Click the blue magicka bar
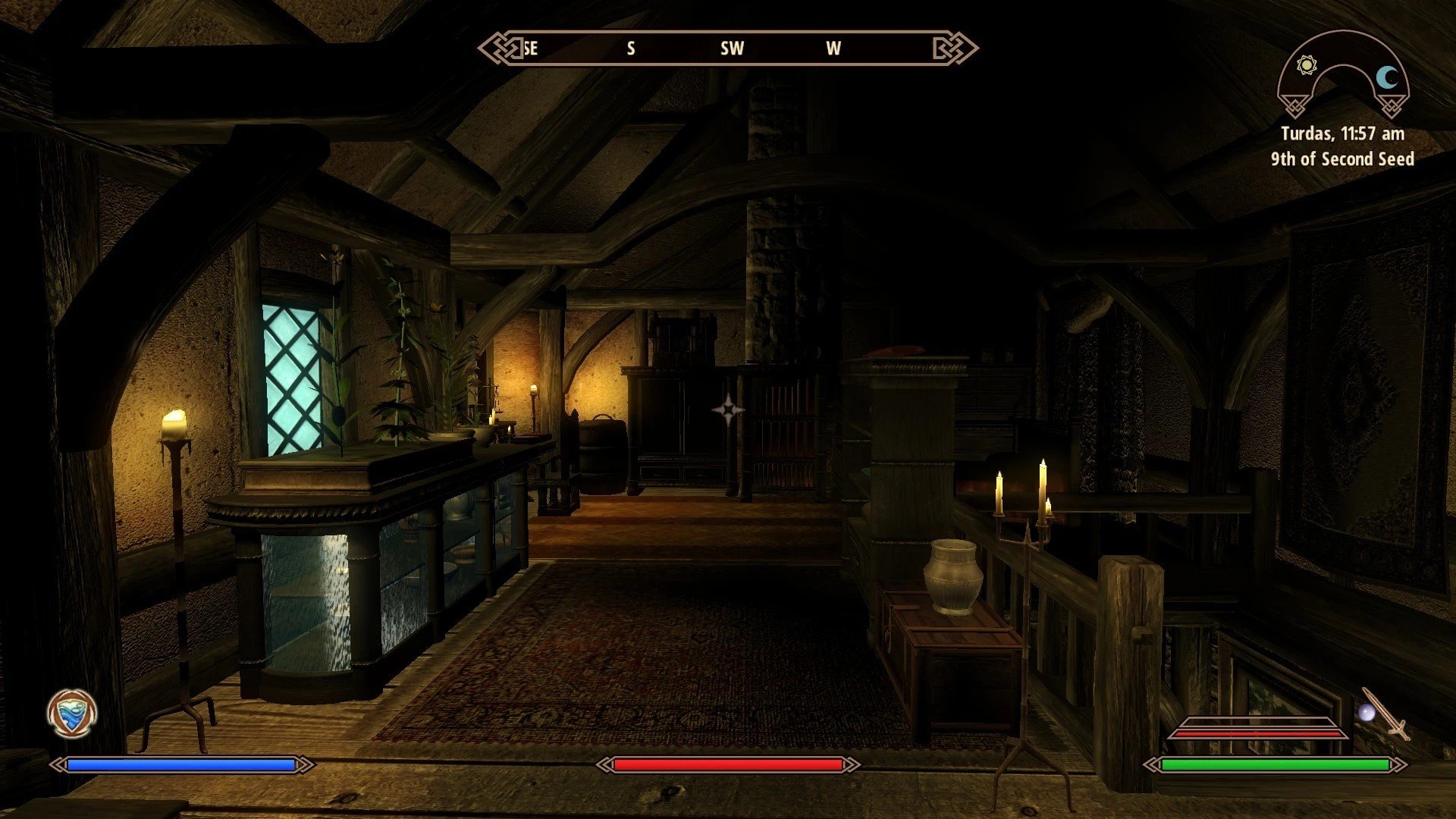Viewport: 1456px width, 819px height. 182,766
